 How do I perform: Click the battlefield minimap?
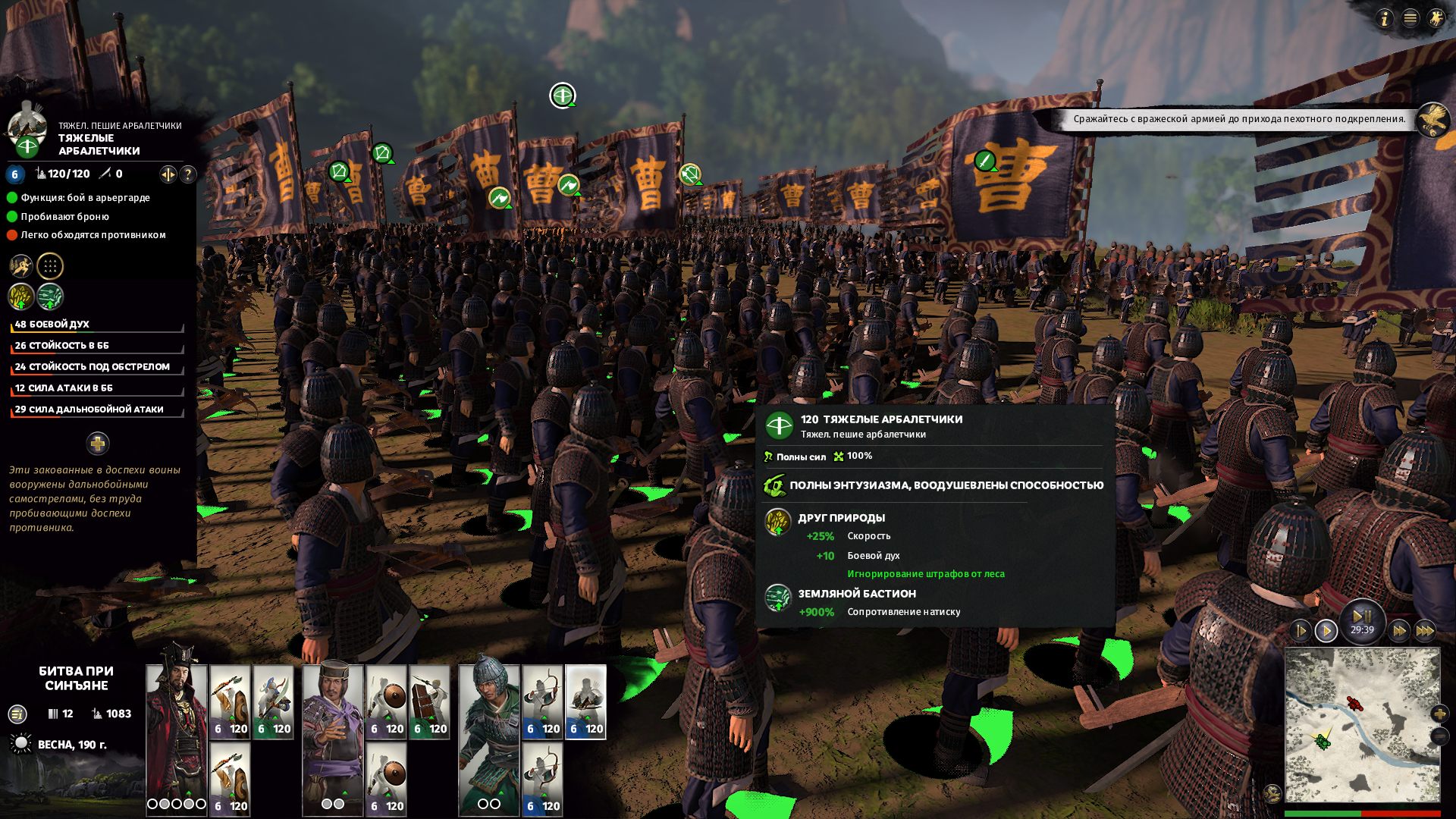[x=1362, y=724]
